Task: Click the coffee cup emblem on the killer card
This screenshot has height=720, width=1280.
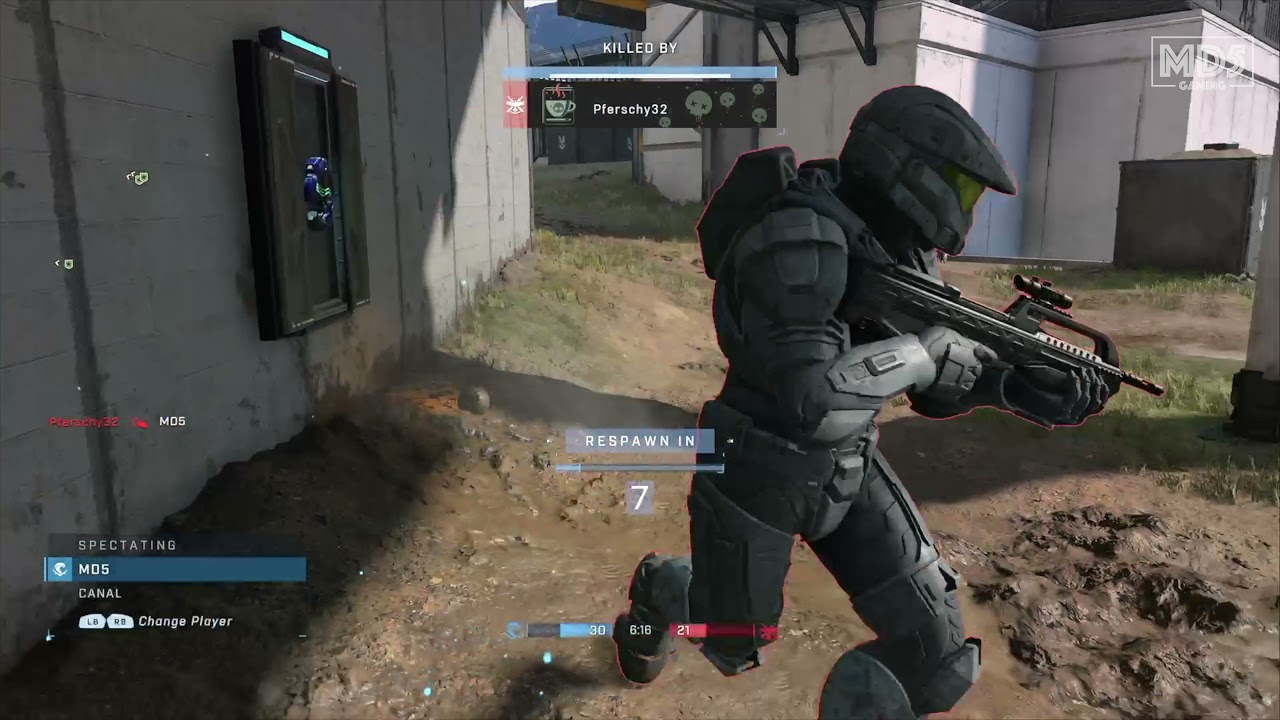Action: 558,106
